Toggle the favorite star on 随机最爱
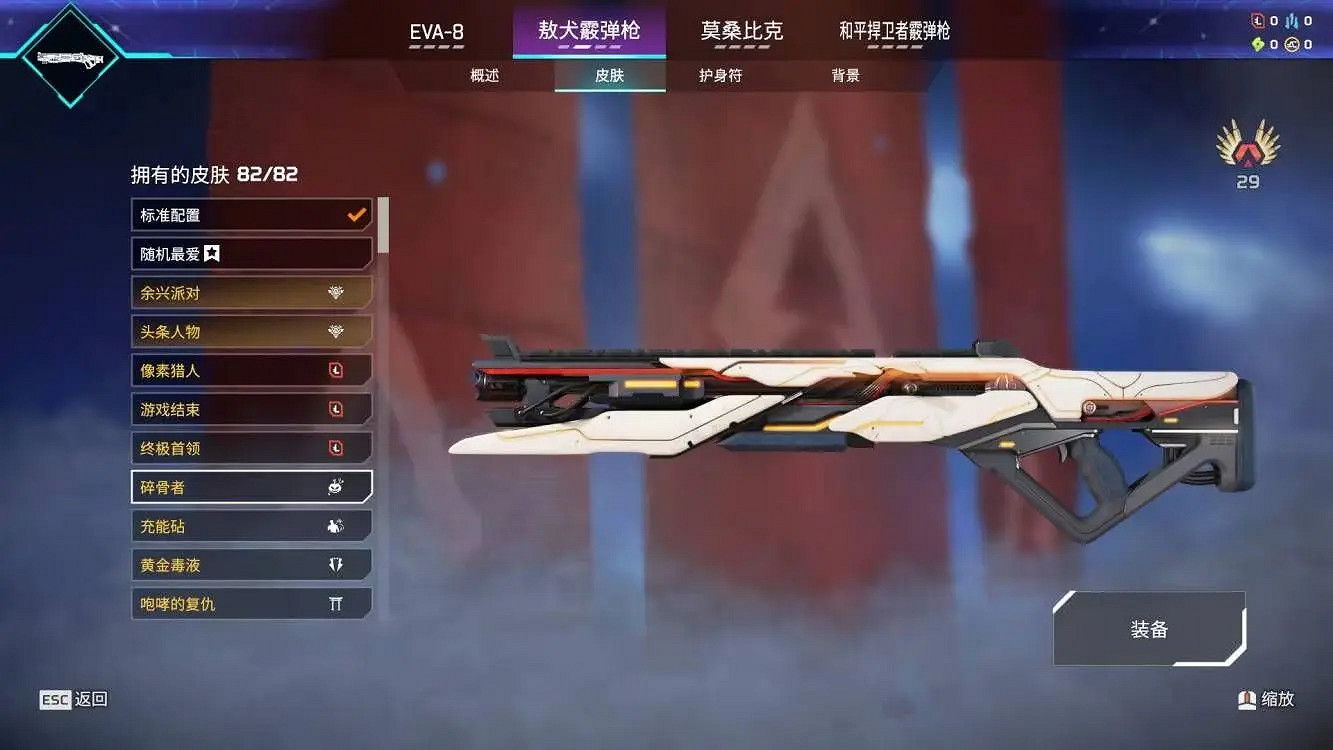1333x750 pixels. pos(210,253)
